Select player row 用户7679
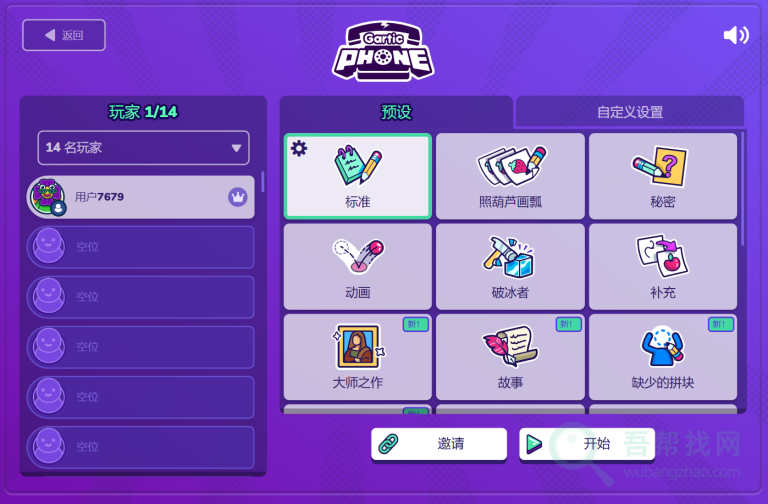The image size is (768, 504). coord(140,197)
